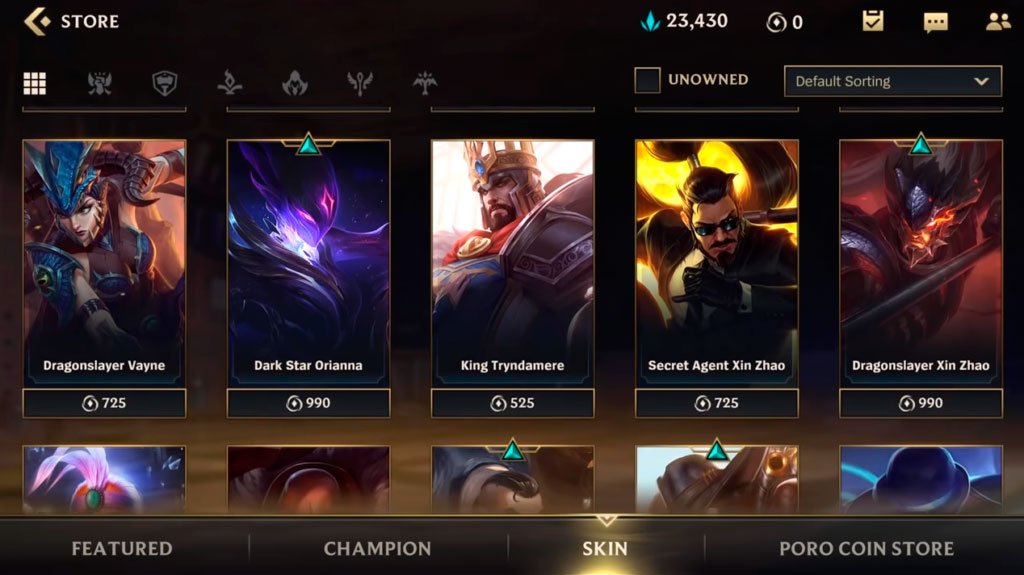Viewport: 1024px width, 575px height.
Task: Buy Dark Star Orianna for 990
Action: tap(308, 403)
